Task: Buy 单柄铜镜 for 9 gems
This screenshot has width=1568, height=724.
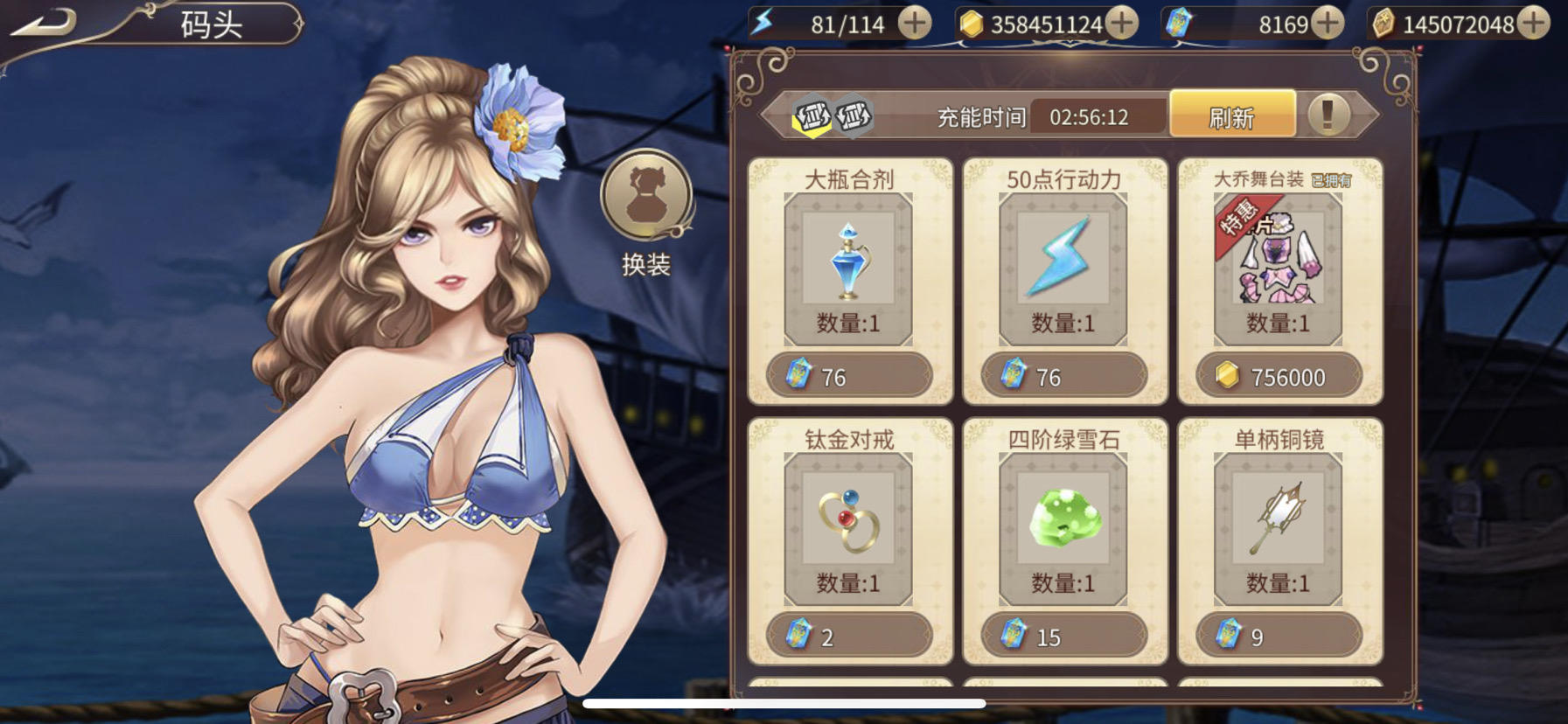Action: 1278,636
